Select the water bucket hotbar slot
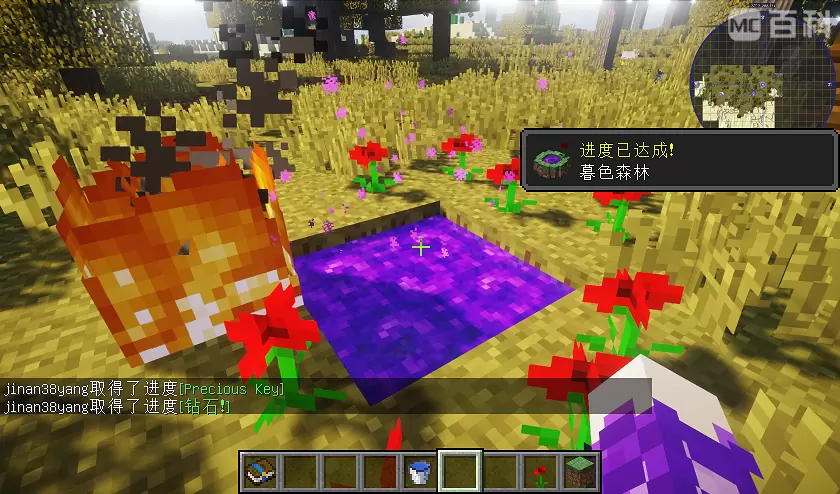This screenshot has height=494, width=840. (420, 469)
